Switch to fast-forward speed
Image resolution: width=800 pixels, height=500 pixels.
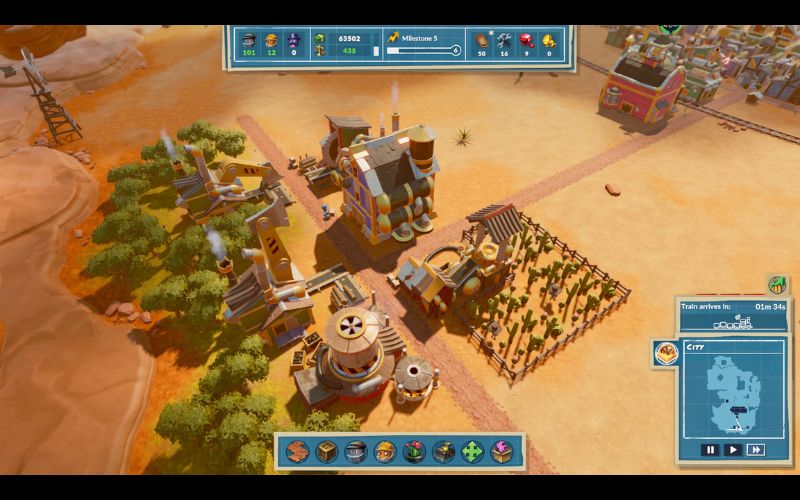pos(756,450)
